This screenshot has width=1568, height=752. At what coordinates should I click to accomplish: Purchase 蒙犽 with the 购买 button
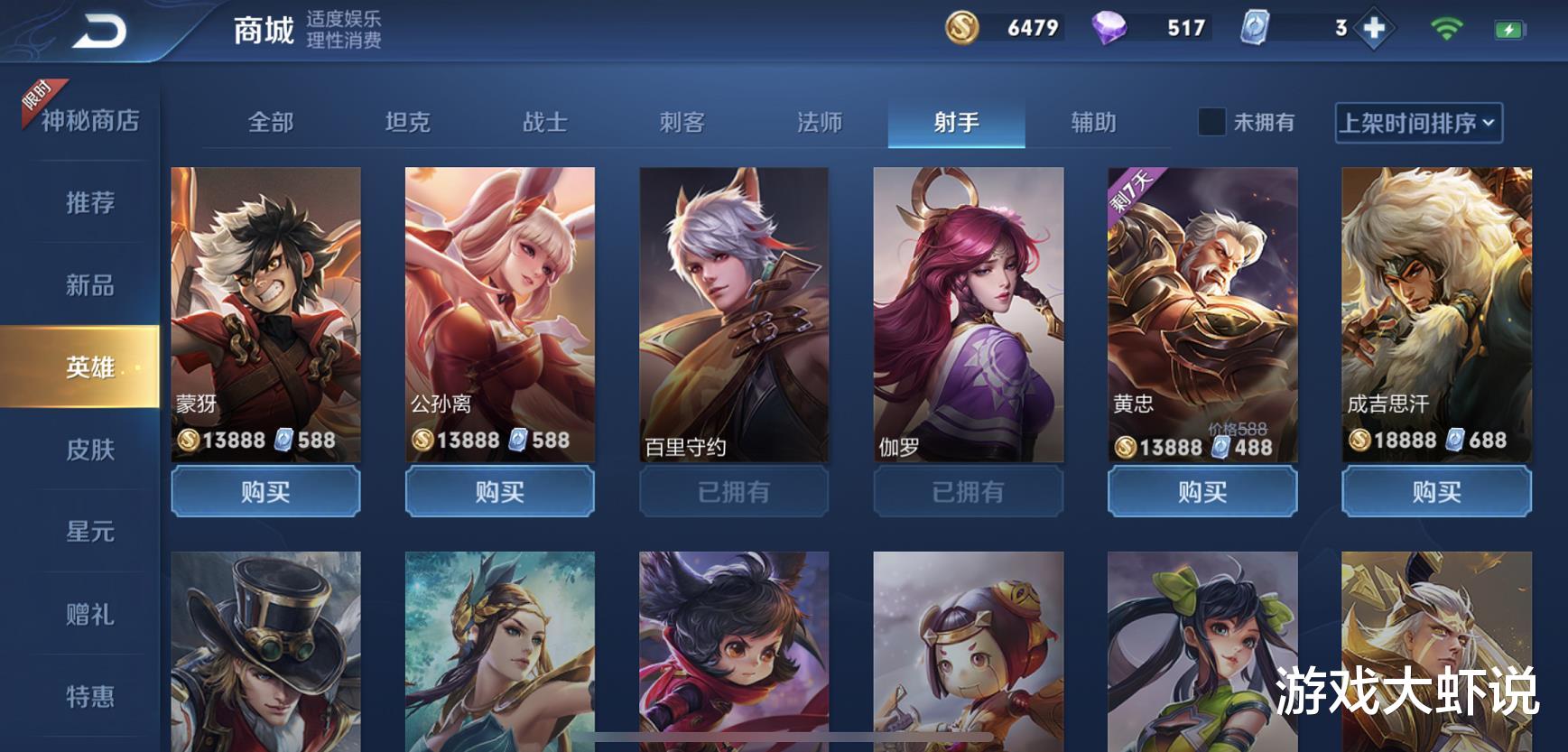265,492
